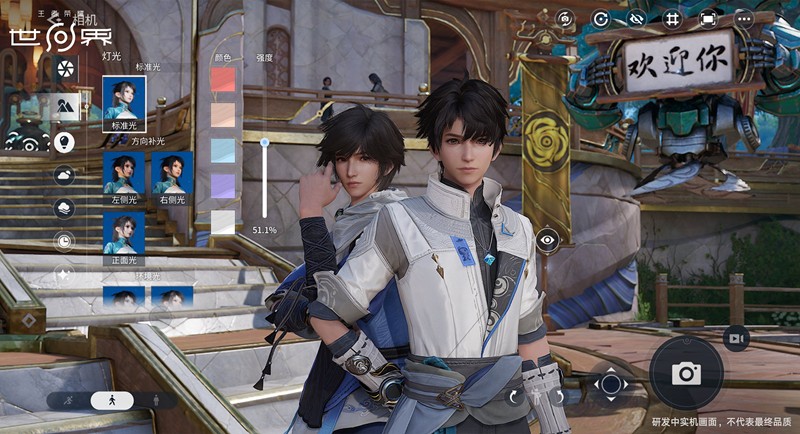Open the aperture settings tab
Viewport: 800px width, 434px height.
[65, 68]
